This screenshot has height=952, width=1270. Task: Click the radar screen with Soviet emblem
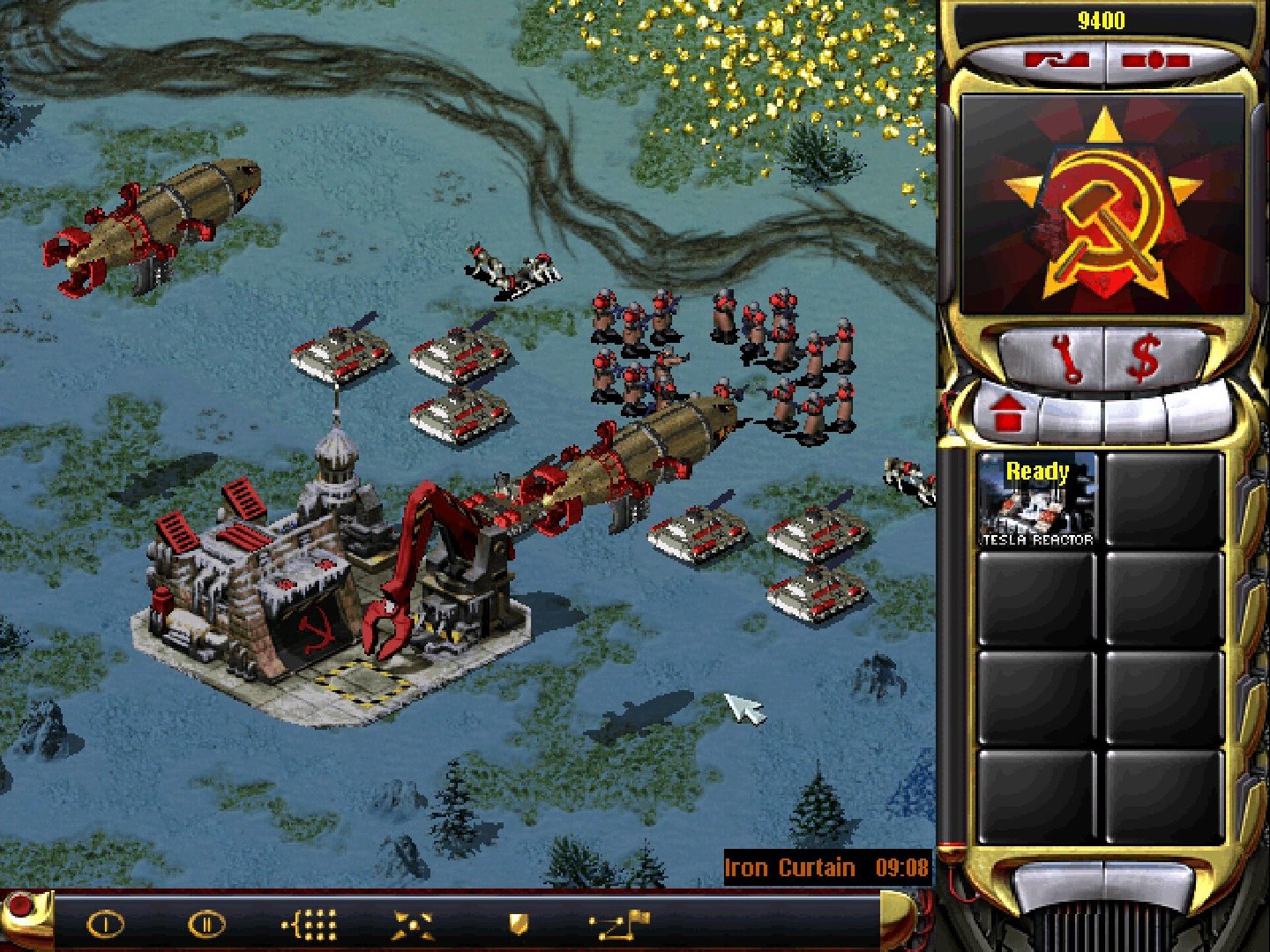[x=1102, y=206]
